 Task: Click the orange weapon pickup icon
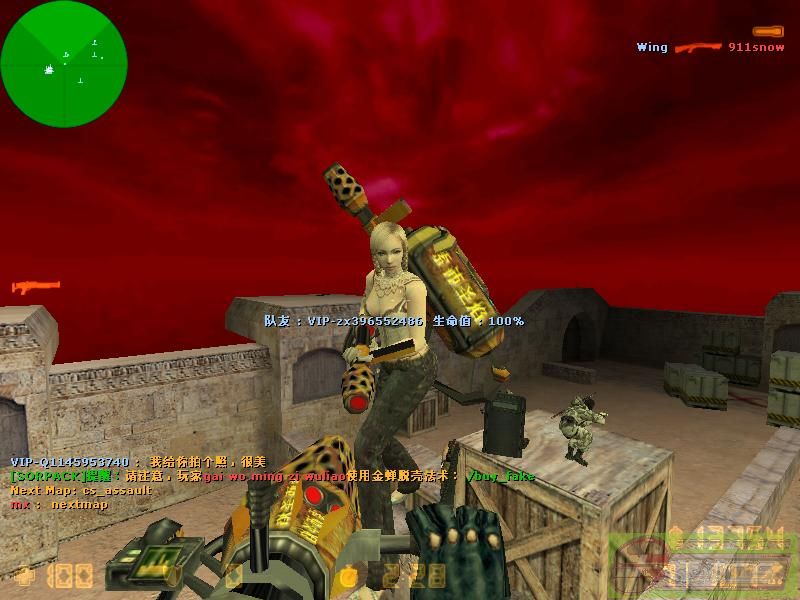(x=36, y=288)
